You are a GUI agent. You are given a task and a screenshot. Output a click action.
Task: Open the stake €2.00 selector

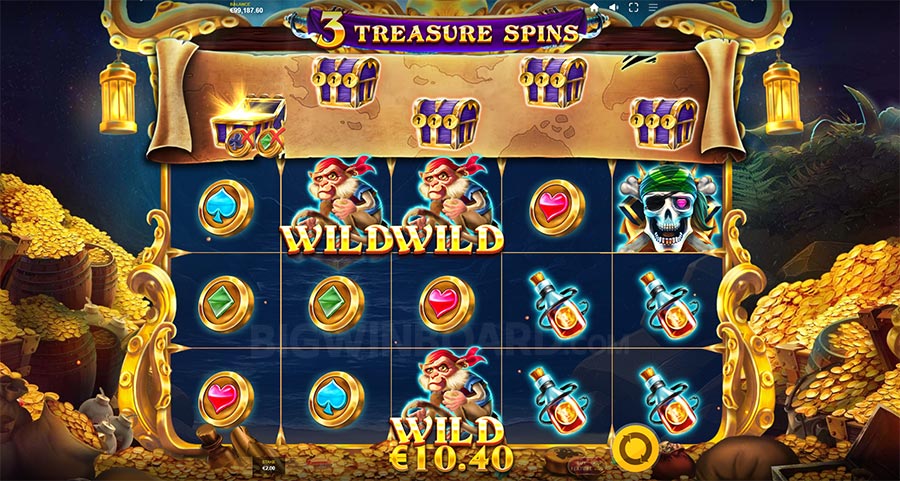coord(267,466)
